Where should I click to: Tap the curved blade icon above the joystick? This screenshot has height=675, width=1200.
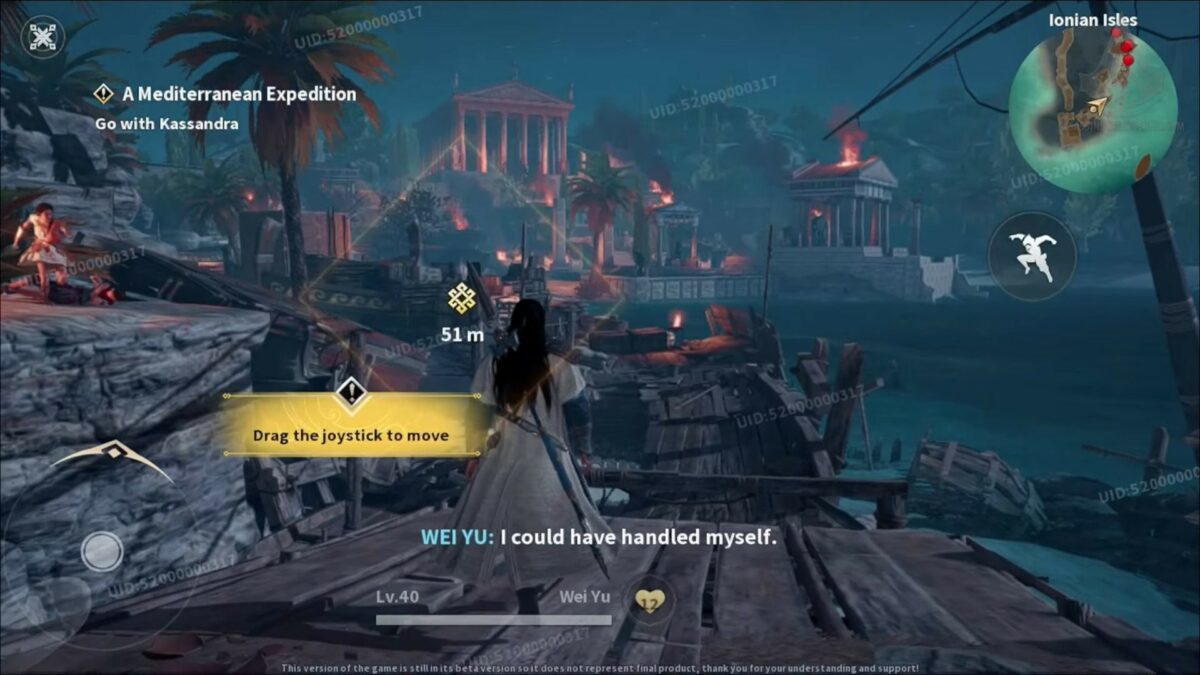click(x=112, y=457)
